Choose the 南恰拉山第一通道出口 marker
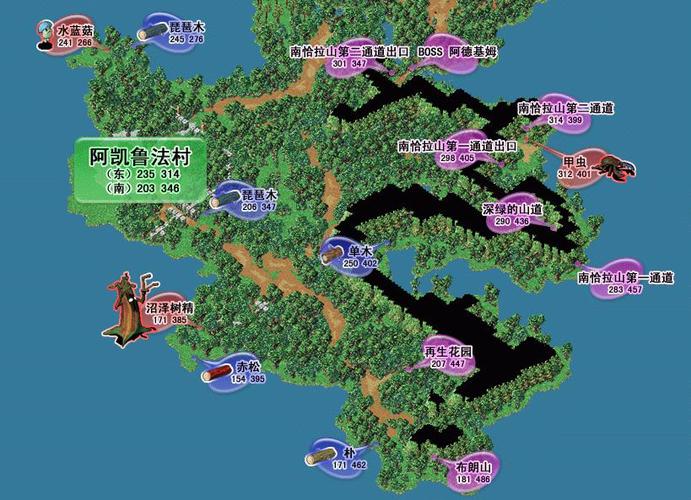The height and width of the screenshot is (500, 691). pyautogui.click(x=456, y=151)
